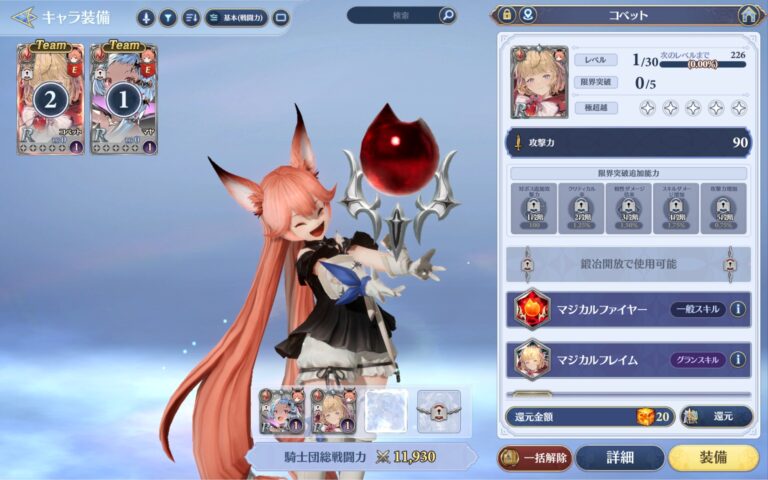This screenshot has width=768, height=480.
Task: Confirm with the yellow 装備 button
Action: click(713, 458)
